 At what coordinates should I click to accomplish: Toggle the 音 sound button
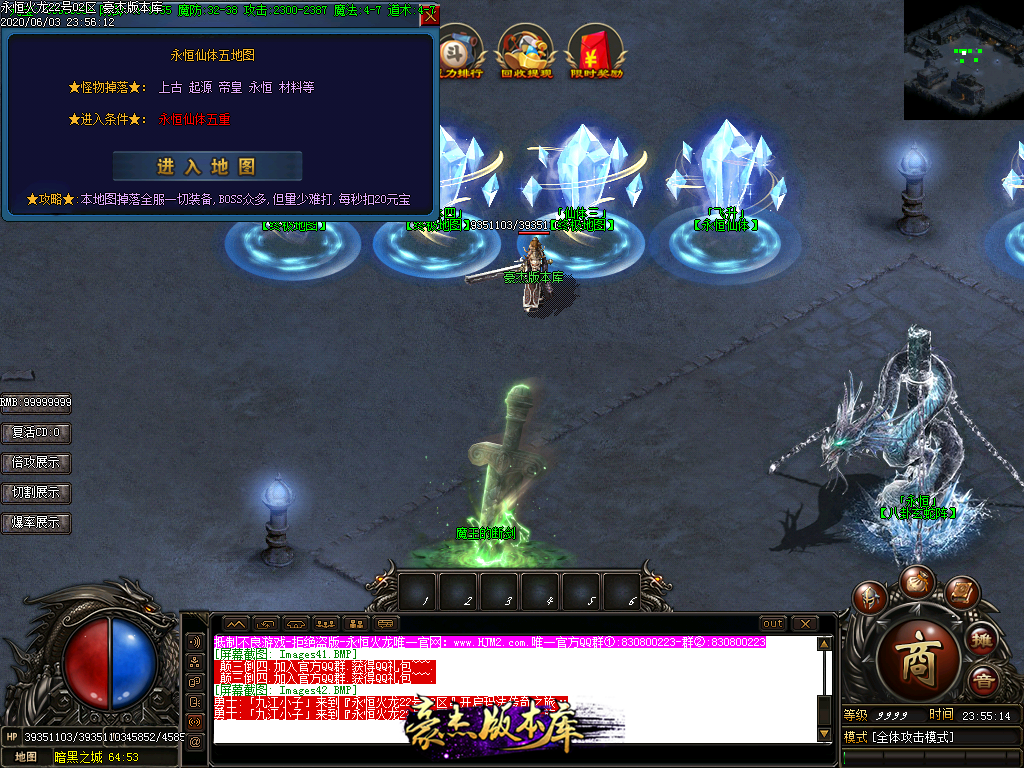(984, 681)
